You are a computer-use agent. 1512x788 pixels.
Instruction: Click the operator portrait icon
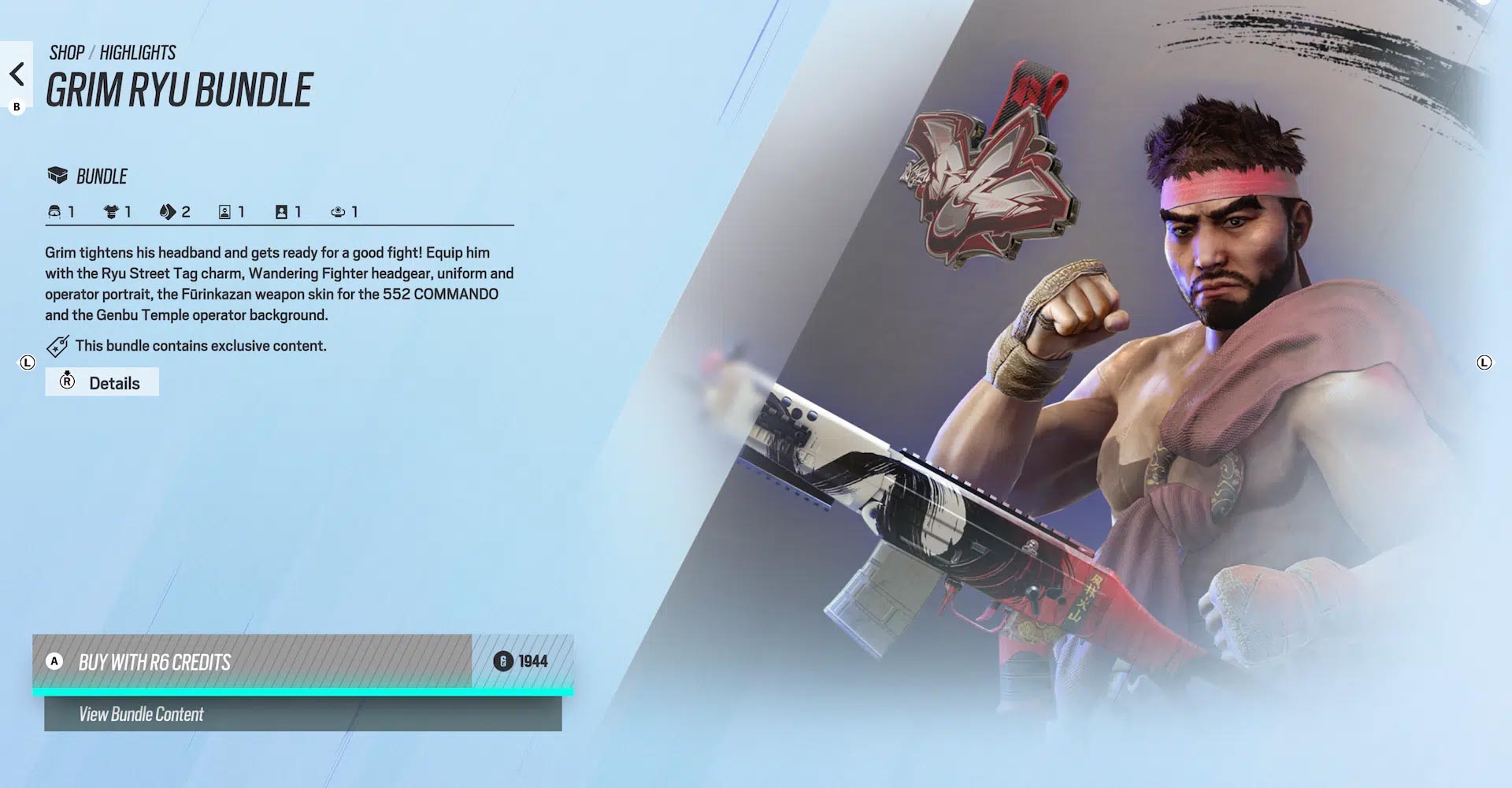coord(224,211)
